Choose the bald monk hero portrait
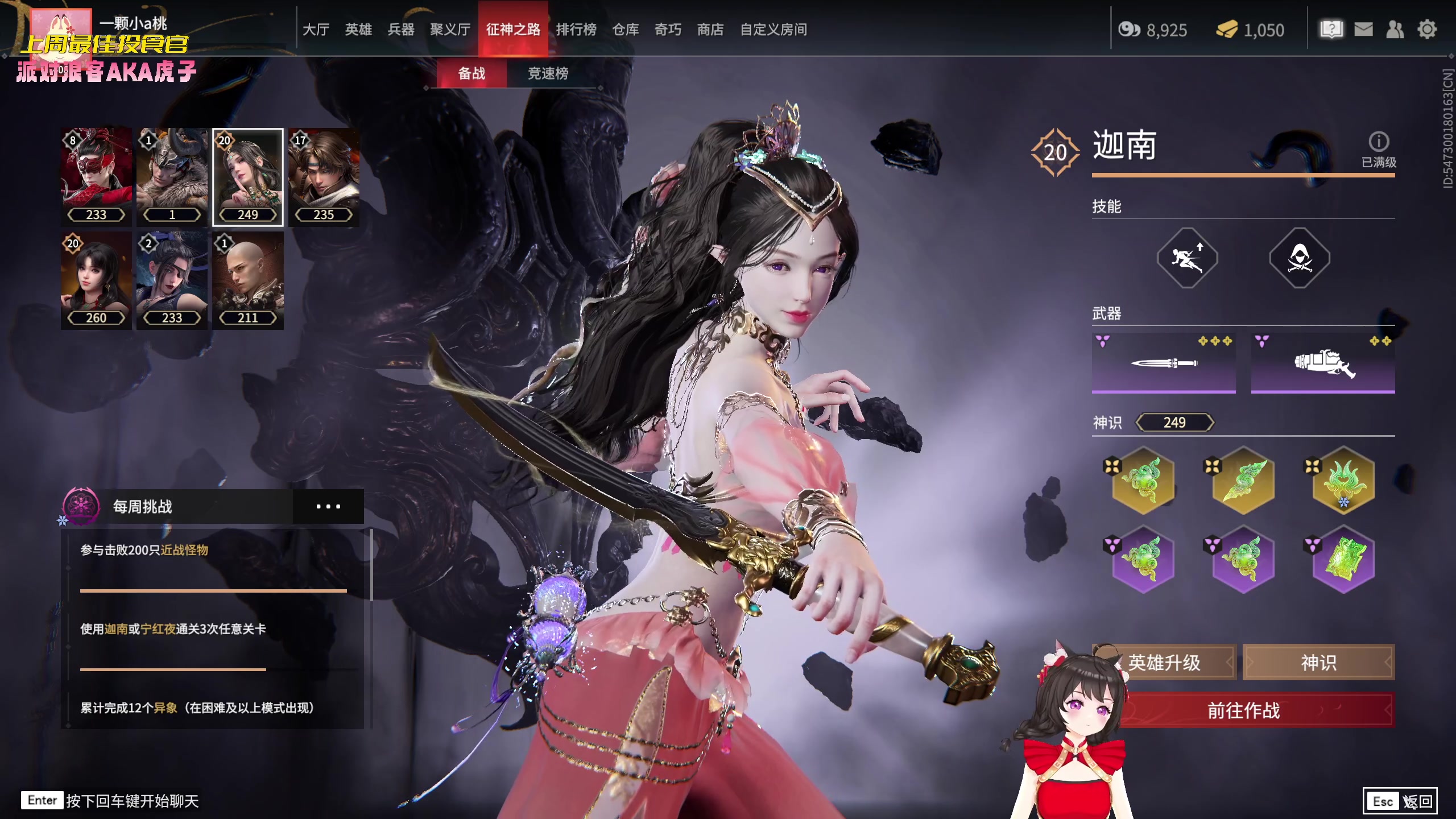 248,280
